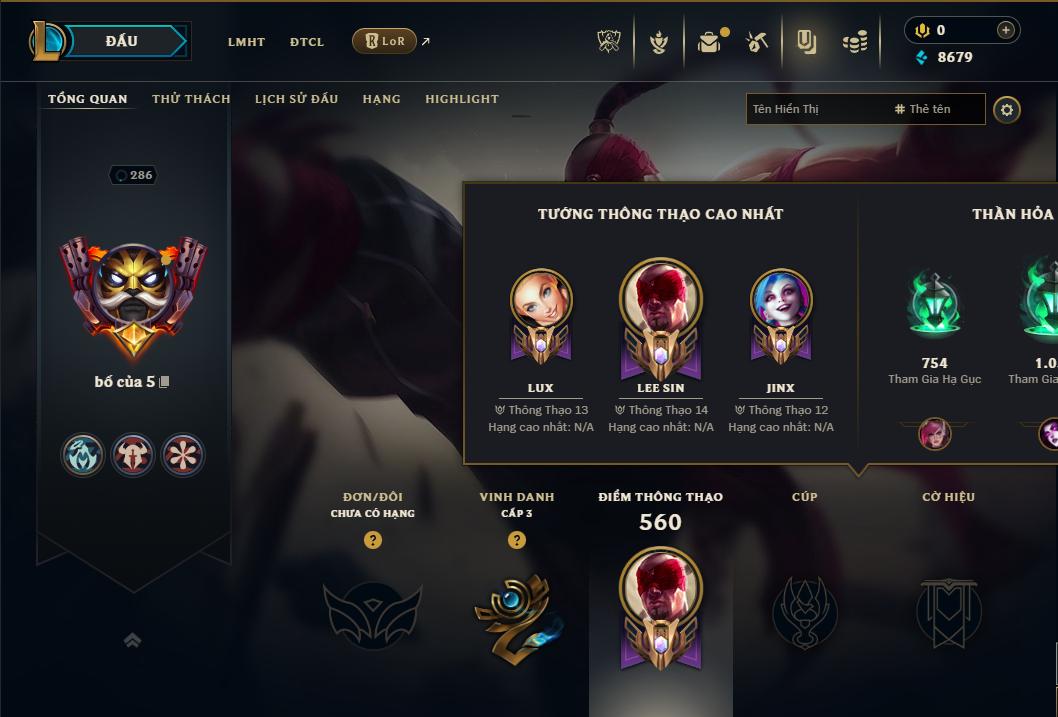Image resolution: width=1058 pixels, height=717 pixels.
Task: Launch the LoR link
Action: pos(385,41)
